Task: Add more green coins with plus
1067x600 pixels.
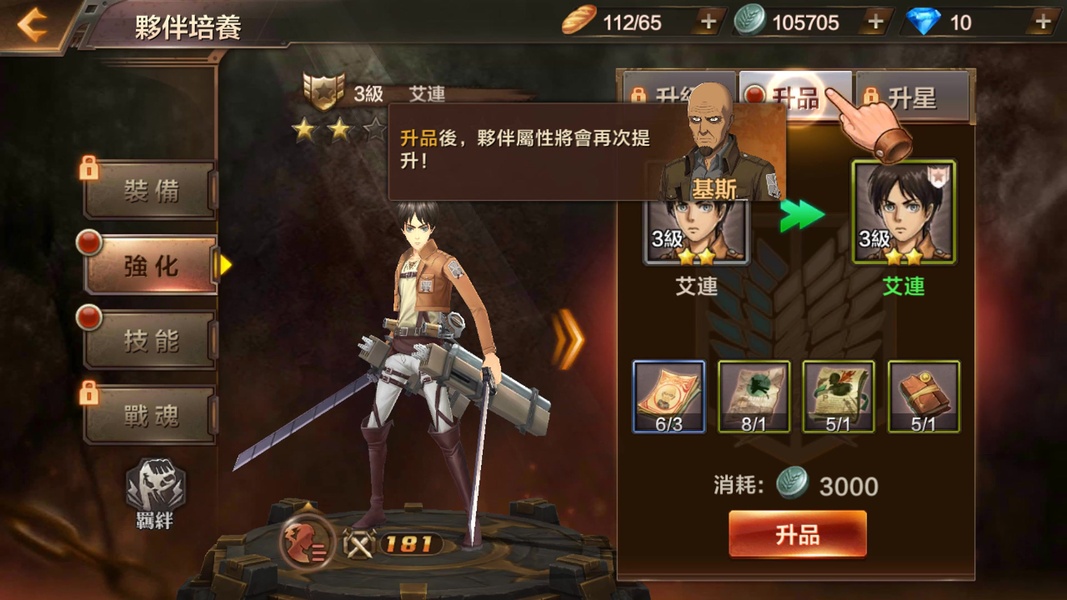Action: pos(875,22)
